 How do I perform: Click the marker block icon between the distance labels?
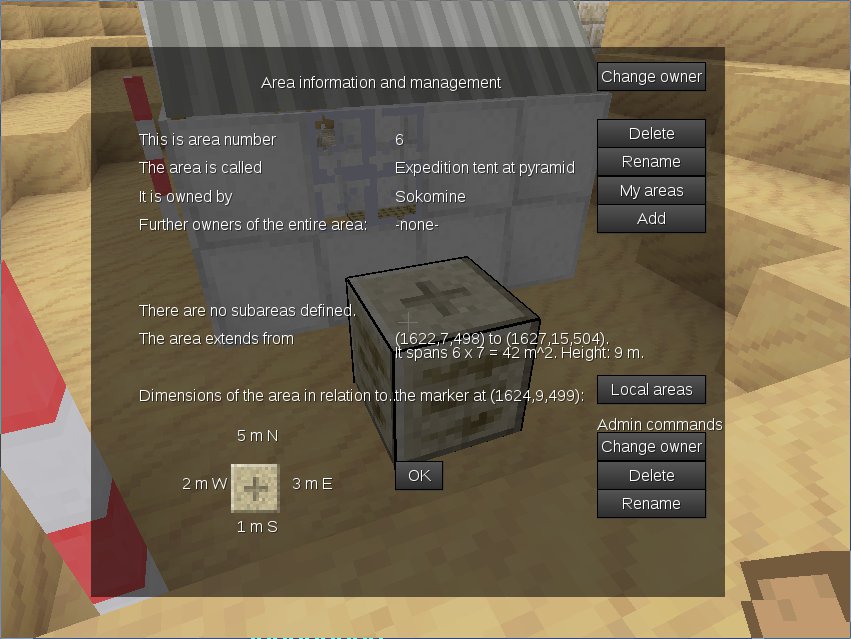(x=255, y=488)
